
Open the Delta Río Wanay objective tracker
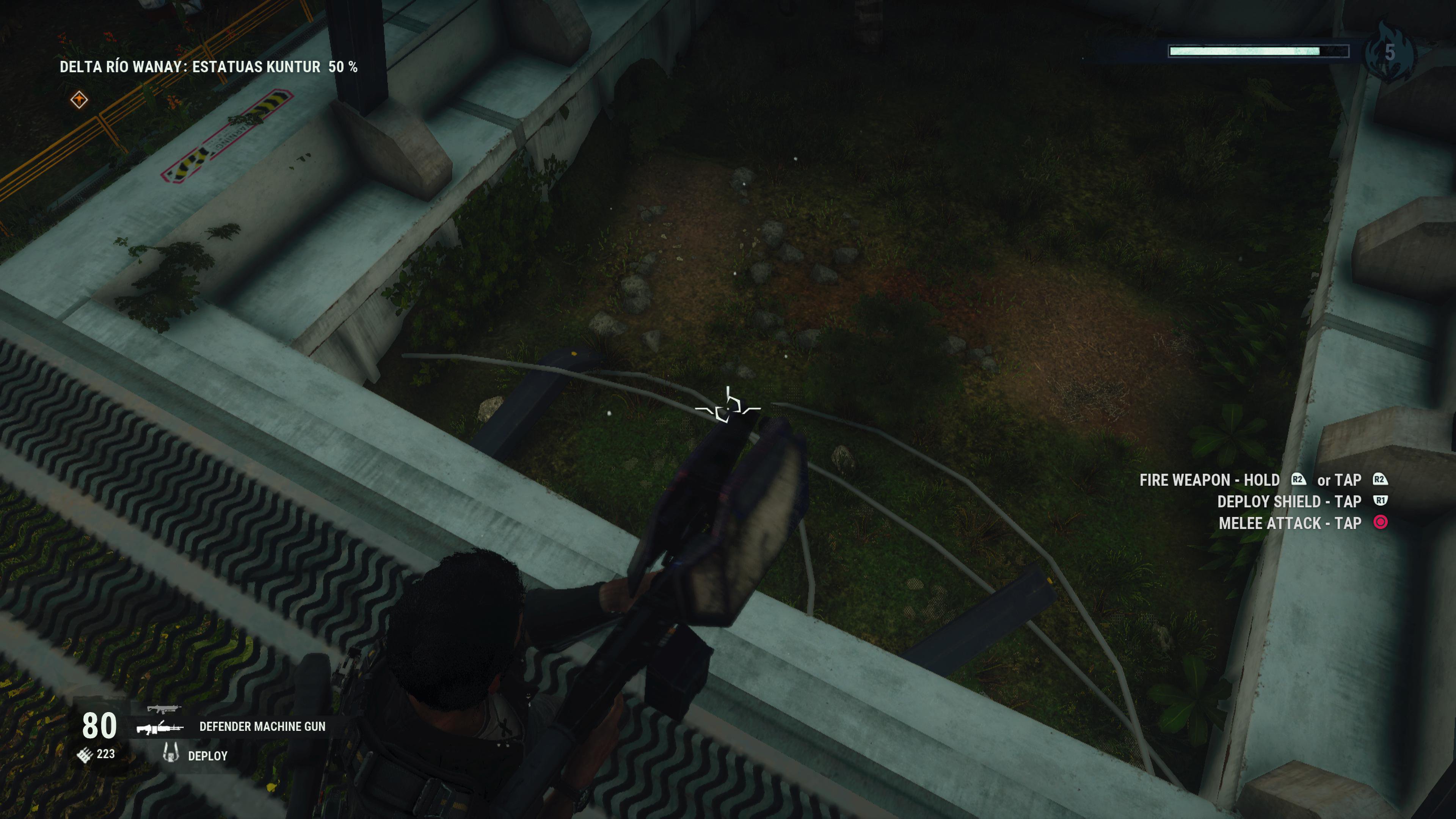click(209, 67)
